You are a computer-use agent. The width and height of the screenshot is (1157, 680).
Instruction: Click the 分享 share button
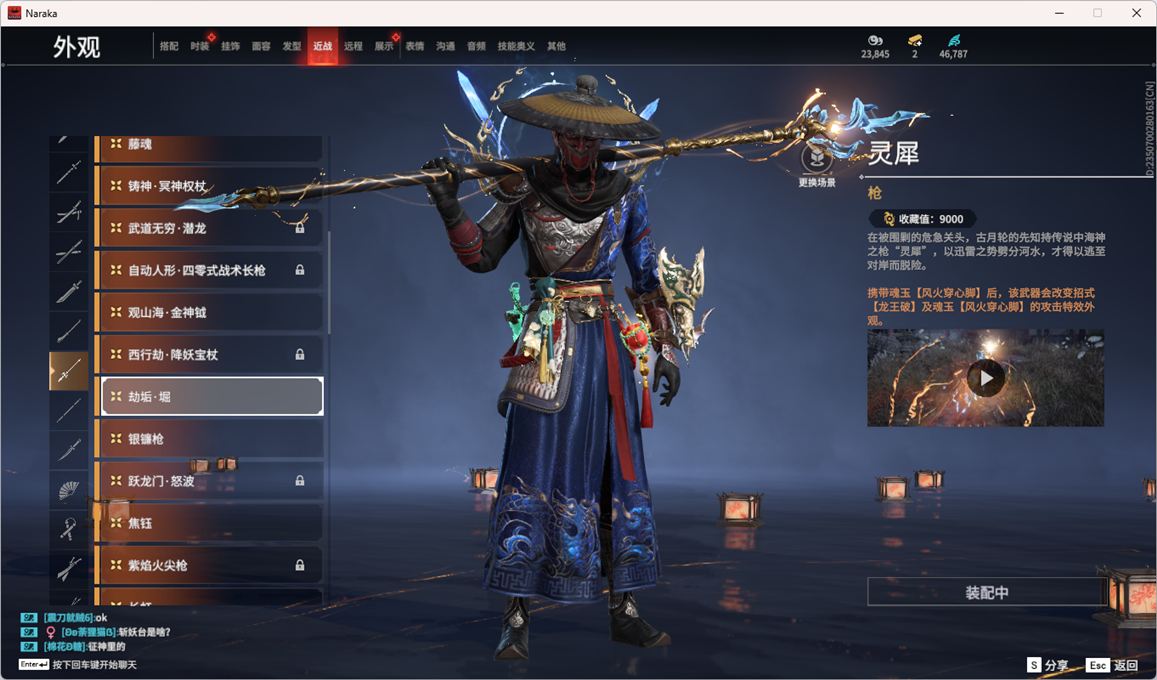1048,665
